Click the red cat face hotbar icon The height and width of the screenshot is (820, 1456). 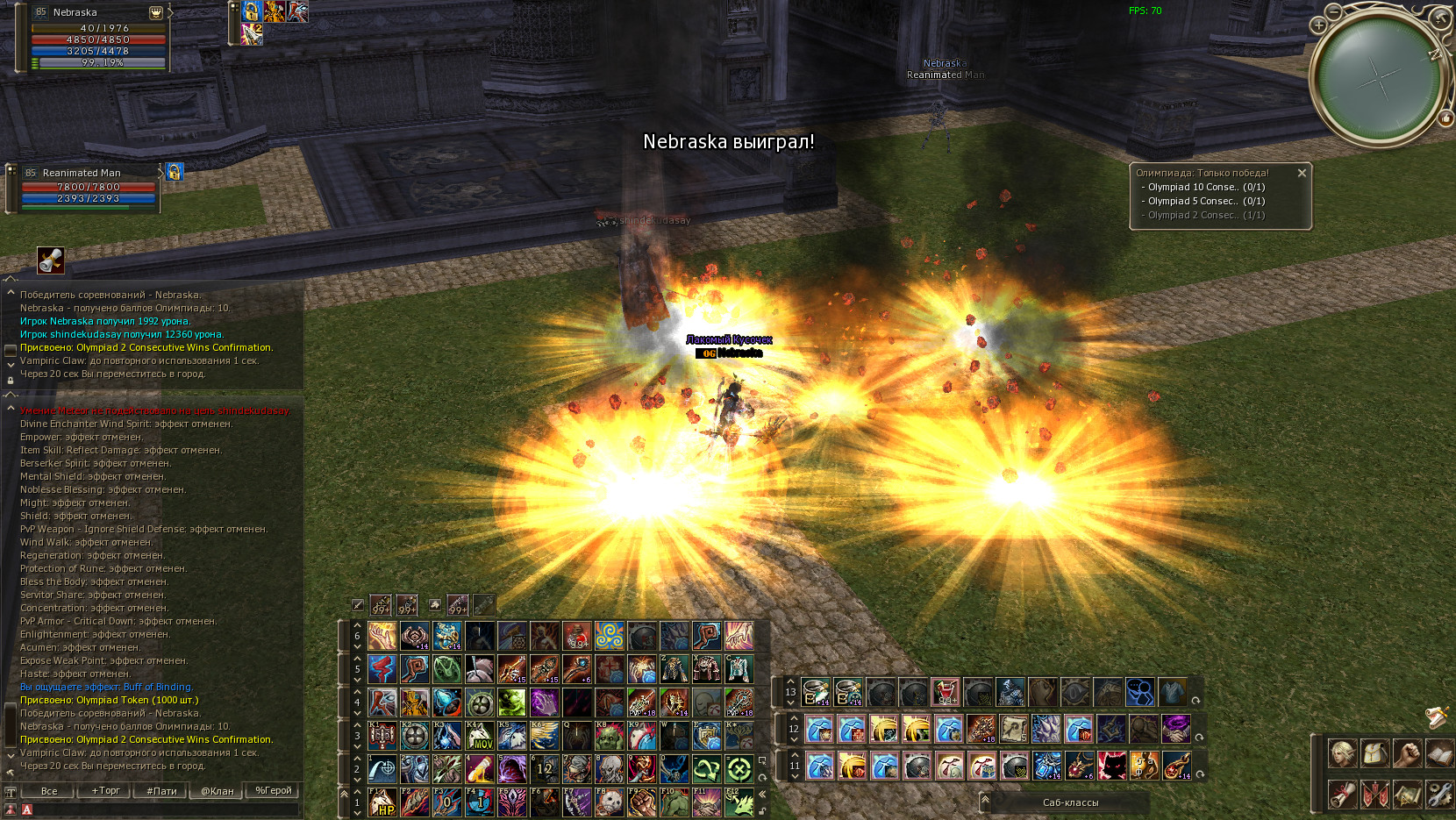point(1112,766)
